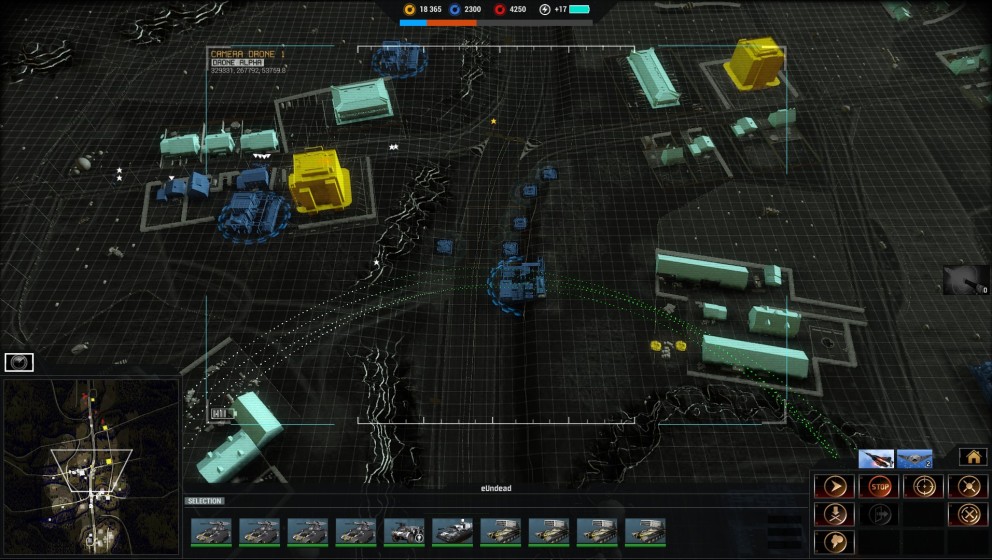Click the red STOP command button
This screenshot has width=992, height=560.
pyautogui.click(x=879, y=487)
